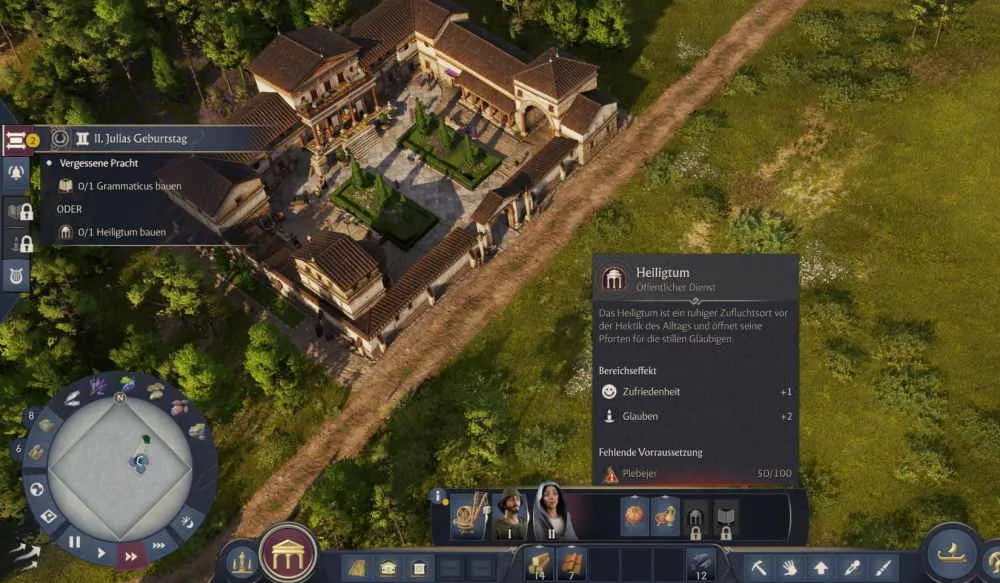Open the statues button beside the temple
Viewport: 1000px width, 583px height.
[x=240, y=563]
